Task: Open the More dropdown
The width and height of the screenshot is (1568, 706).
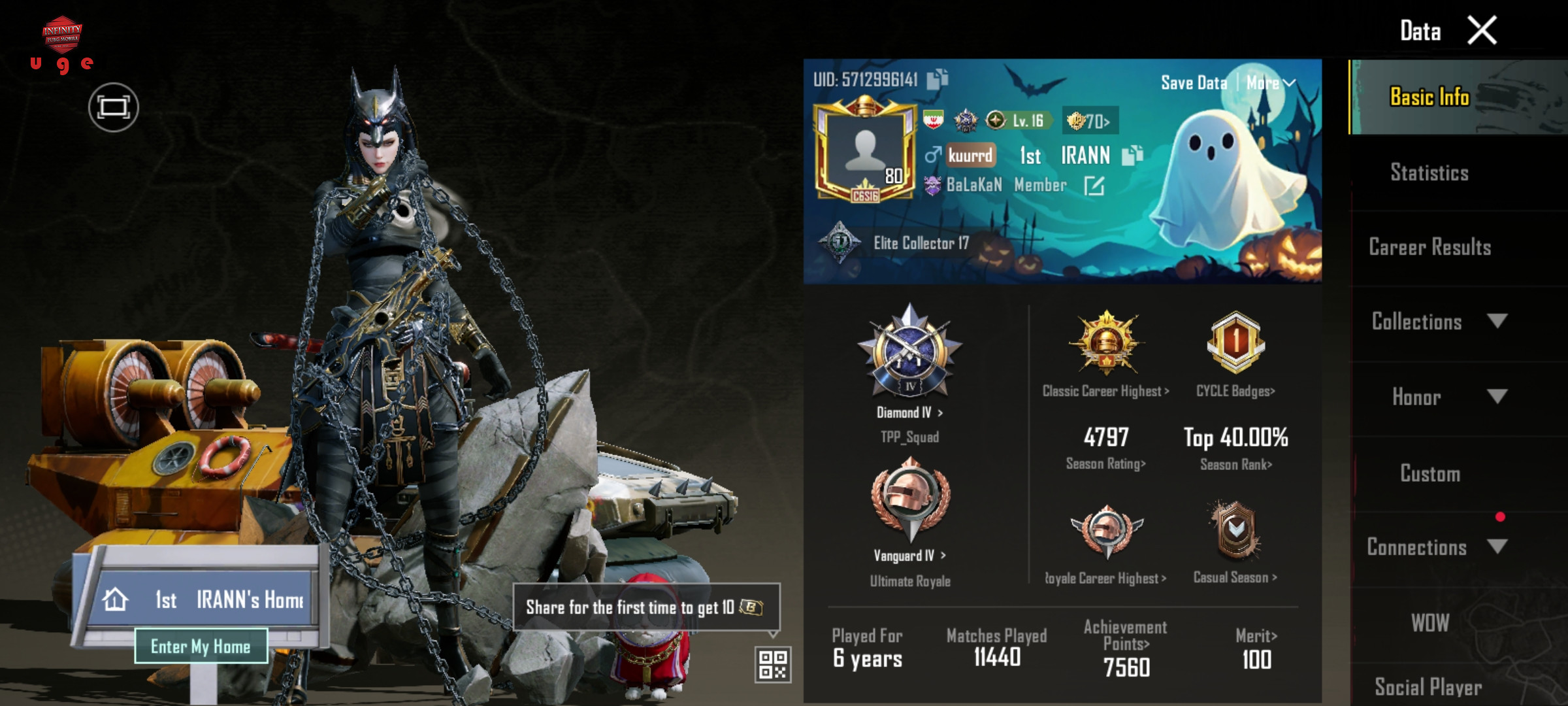Action: coord(1270,83)
